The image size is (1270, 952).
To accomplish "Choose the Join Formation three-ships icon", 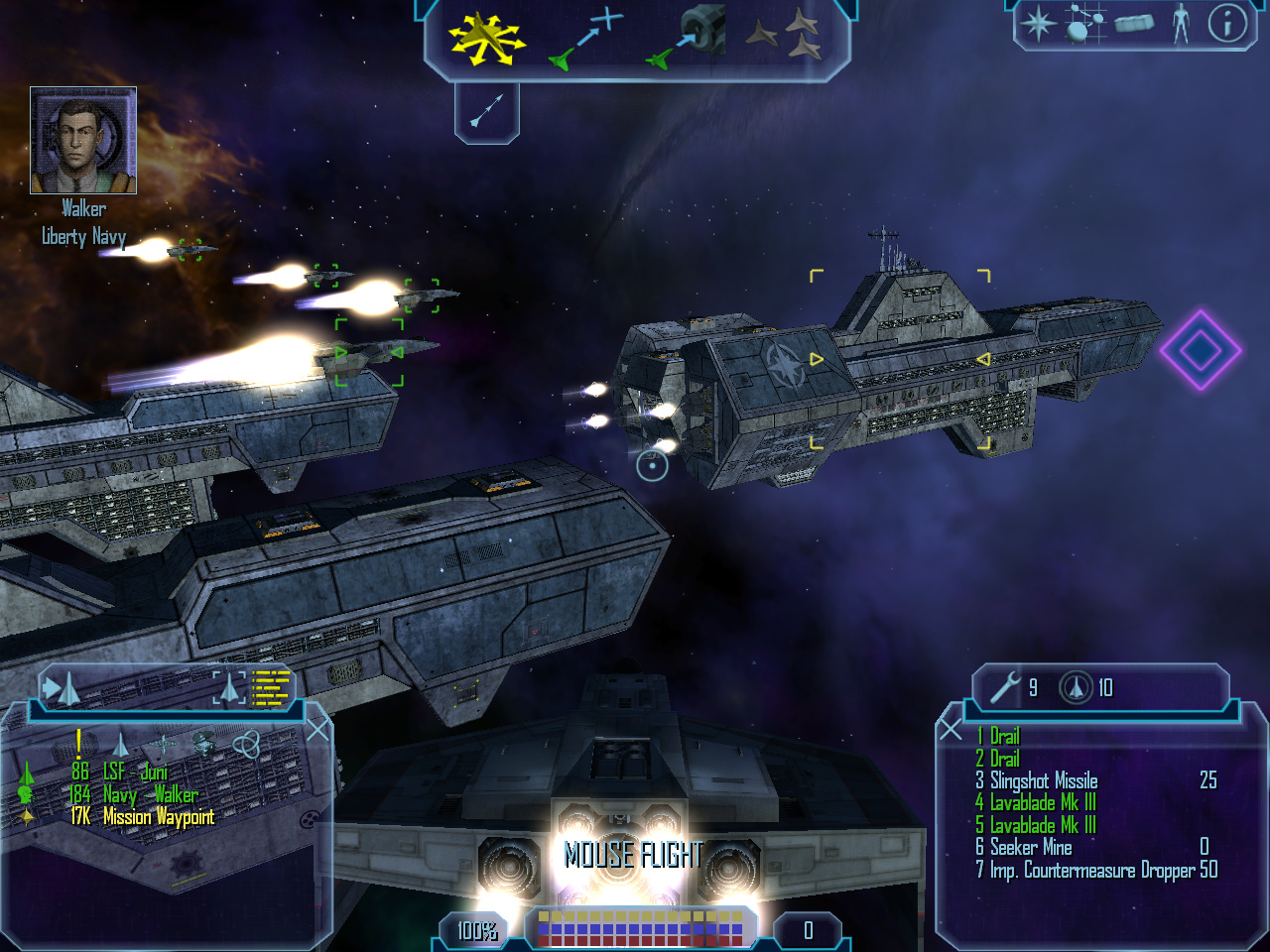I will tap(784, 36).
